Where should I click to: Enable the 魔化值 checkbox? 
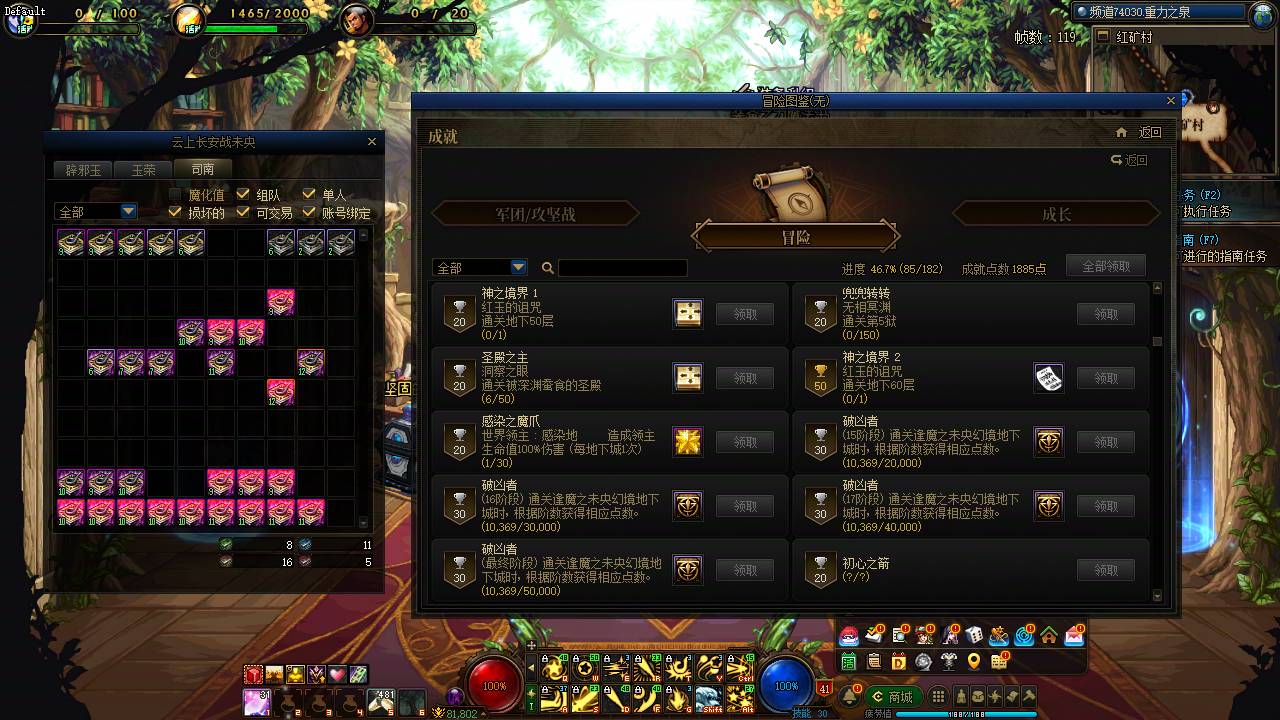click(174, 194)
